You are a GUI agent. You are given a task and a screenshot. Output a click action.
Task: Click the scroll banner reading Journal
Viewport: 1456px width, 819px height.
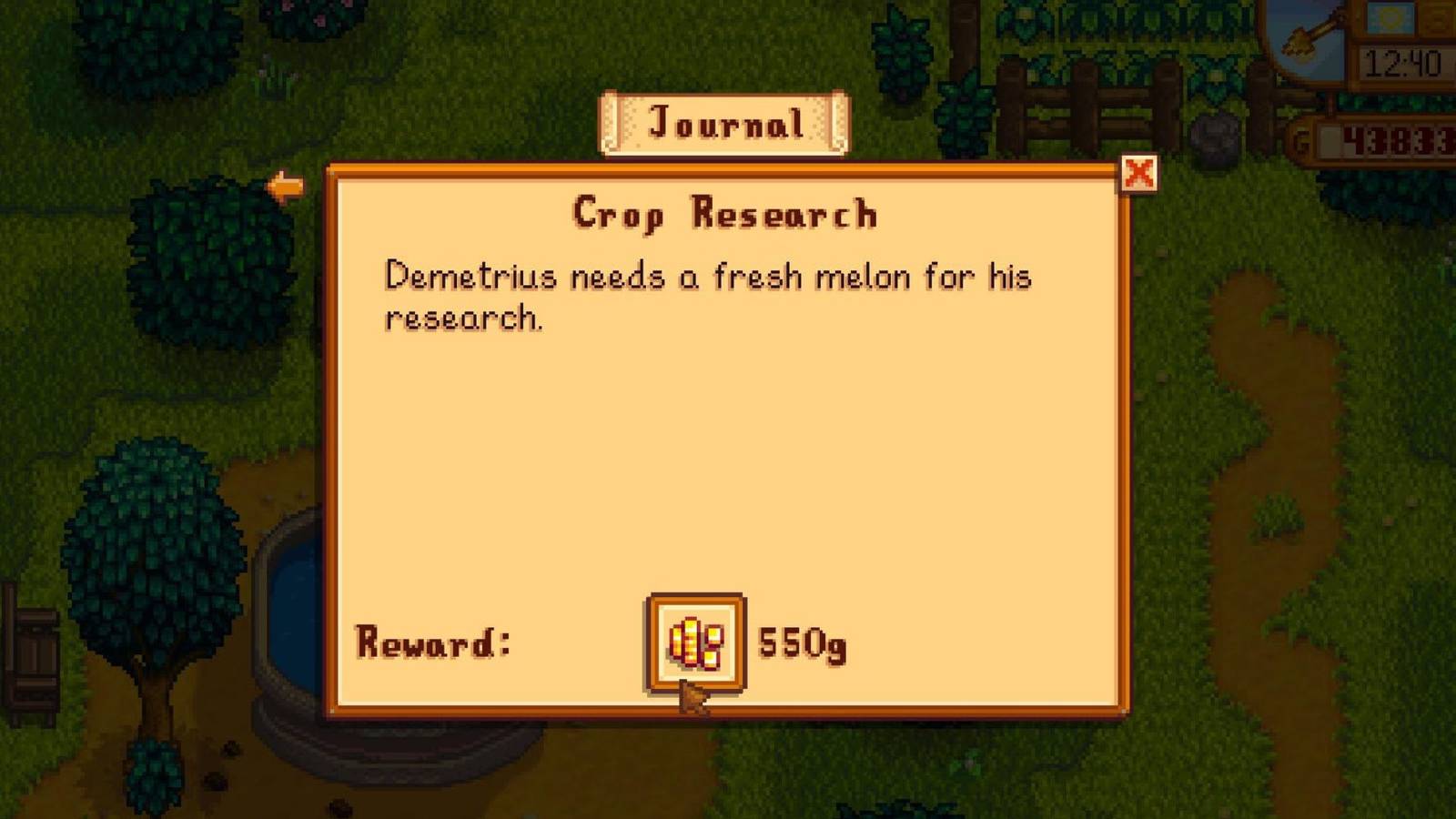click(x=725, y=124)
